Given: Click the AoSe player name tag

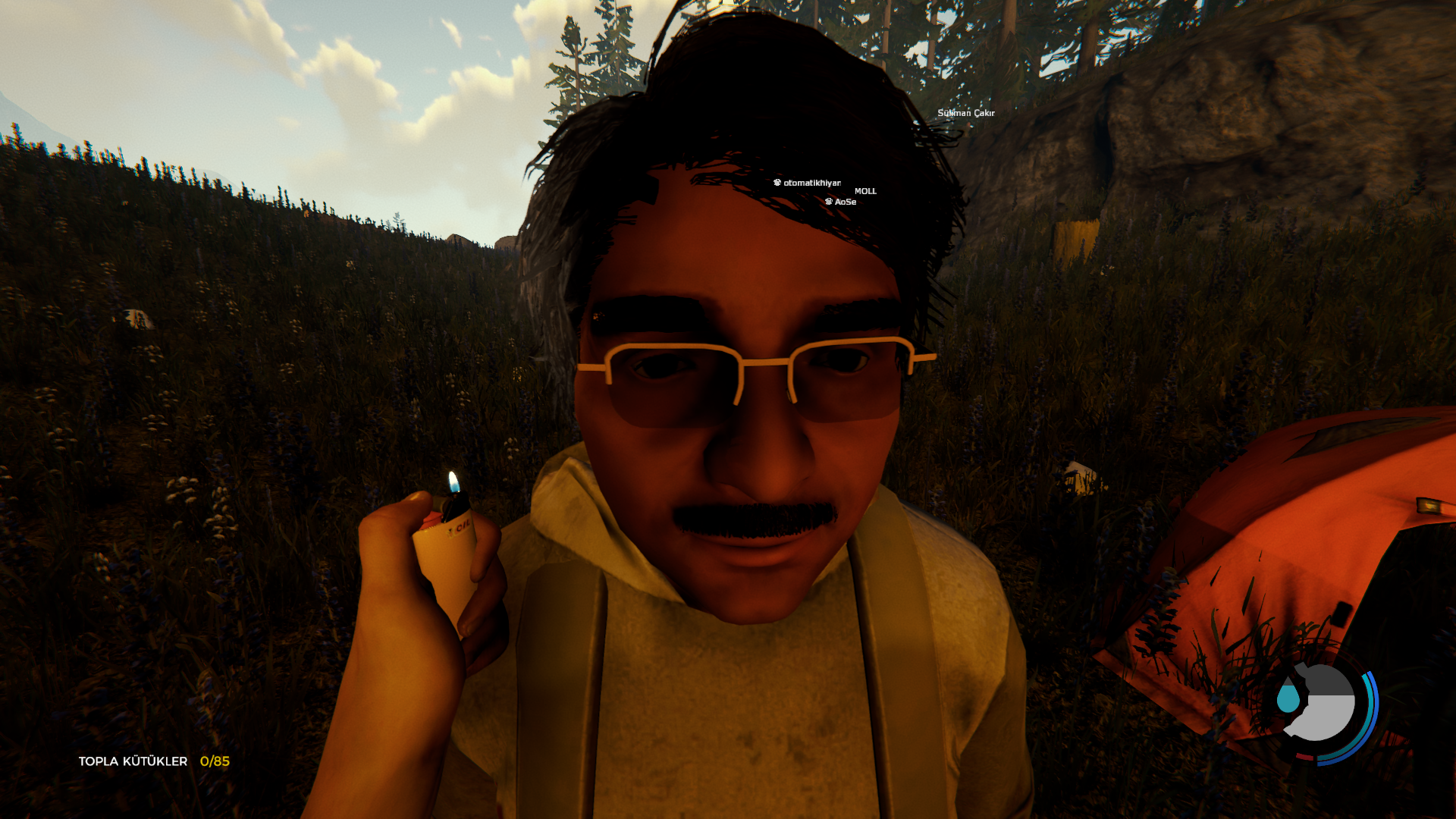Looking at the screenshot, I should tap(842, 202).
